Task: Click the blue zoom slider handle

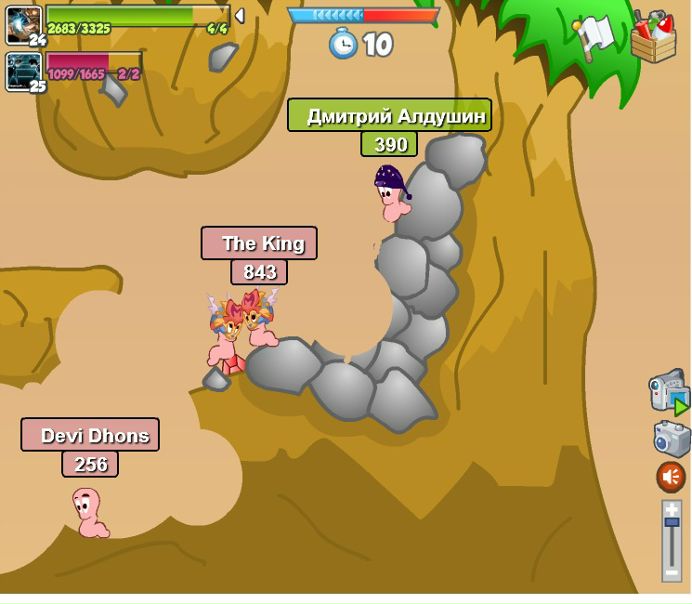Action: click(x=671, y=522)
